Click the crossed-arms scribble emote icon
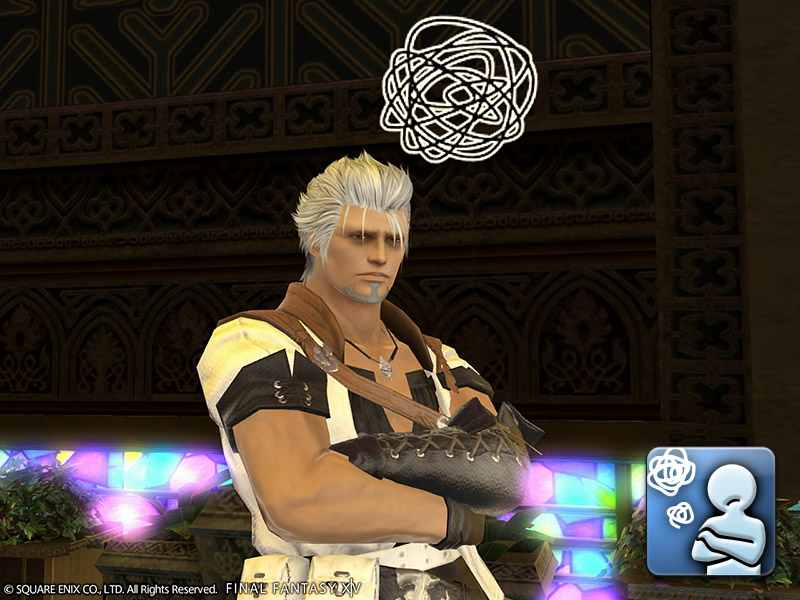Viewport: 800px width, 600px height. coord(710,511)
